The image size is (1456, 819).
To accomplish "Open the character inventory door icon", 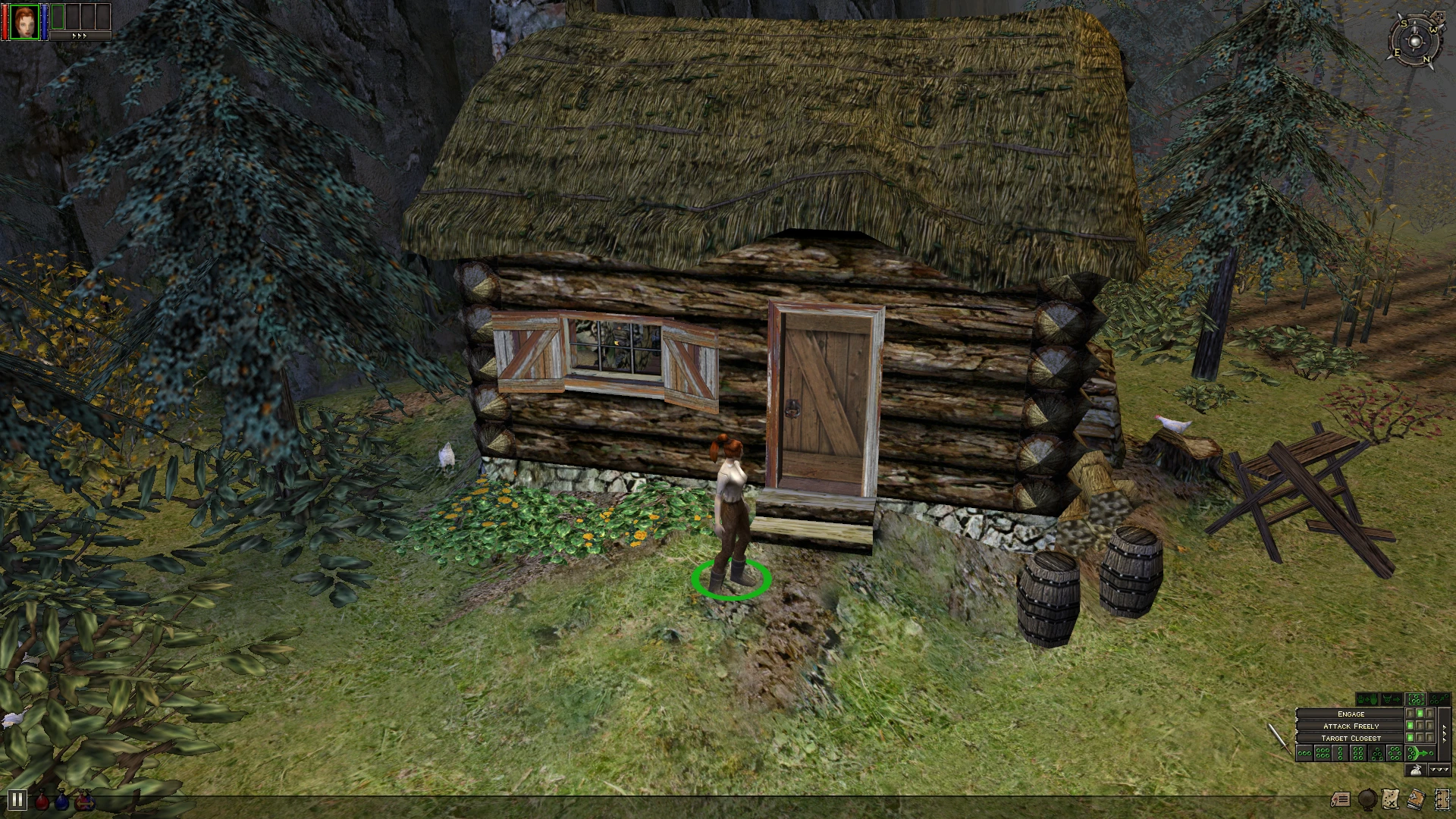I will click(x=1442, y=799).
